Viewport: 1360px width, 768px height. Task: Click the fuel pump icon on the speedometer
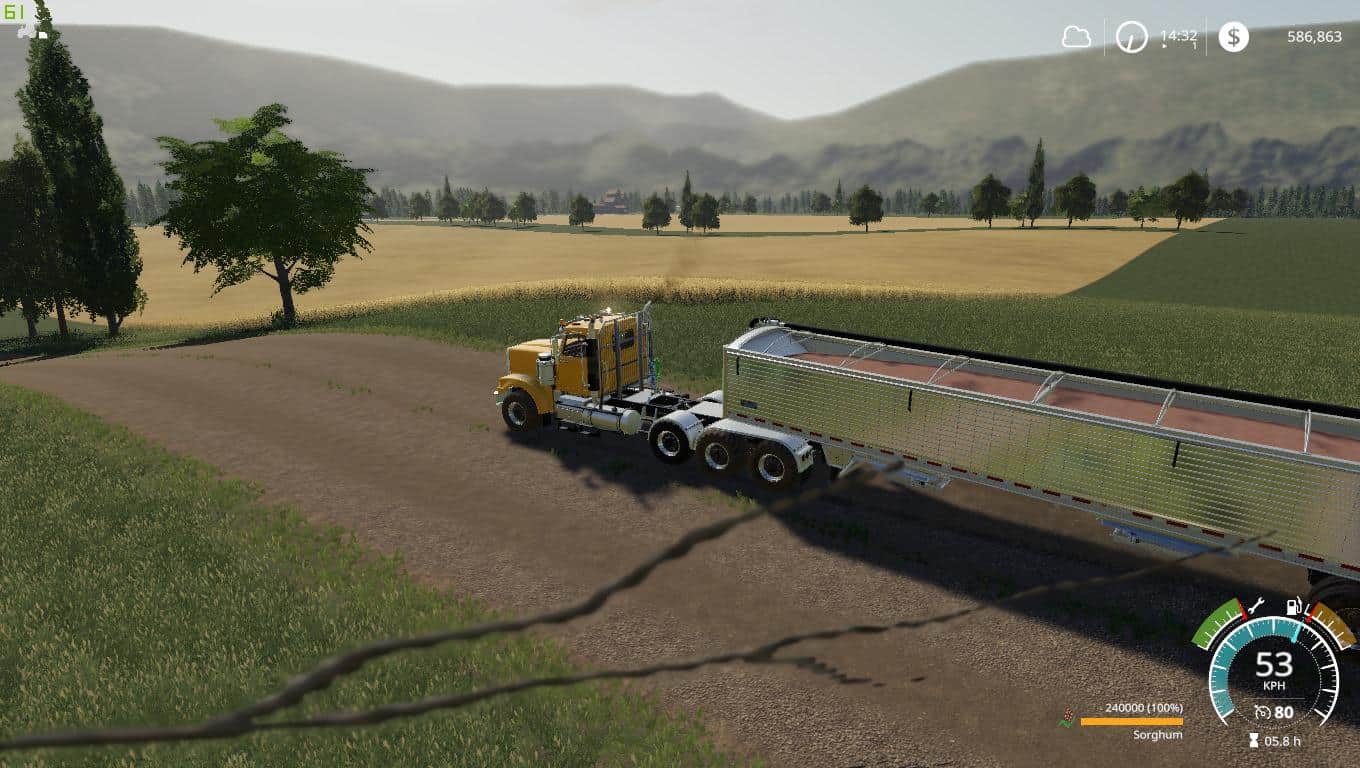pos(1293,606)
